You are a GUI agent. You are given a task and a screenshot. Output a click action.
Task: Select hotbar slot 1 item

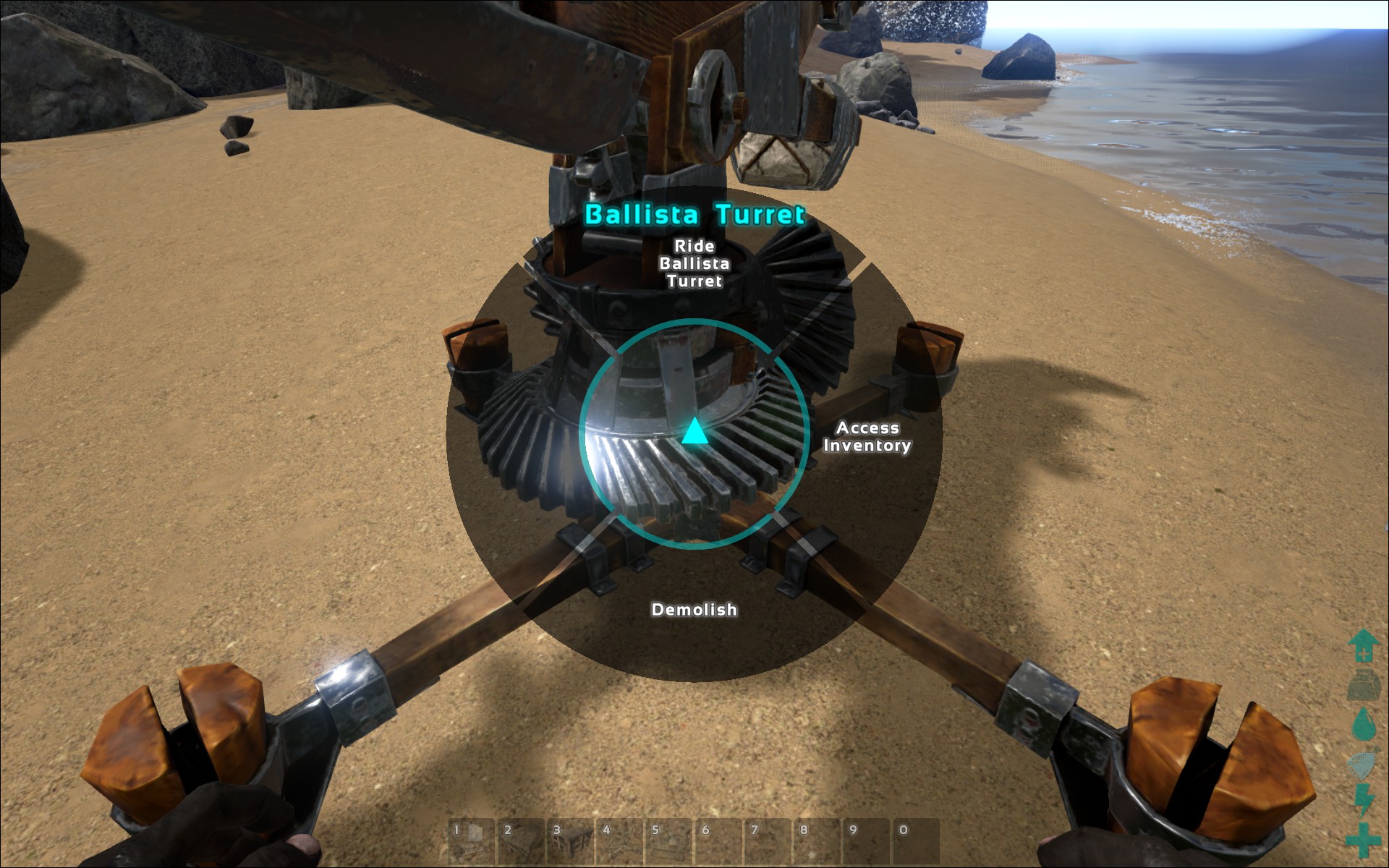[x=472, y=842]
